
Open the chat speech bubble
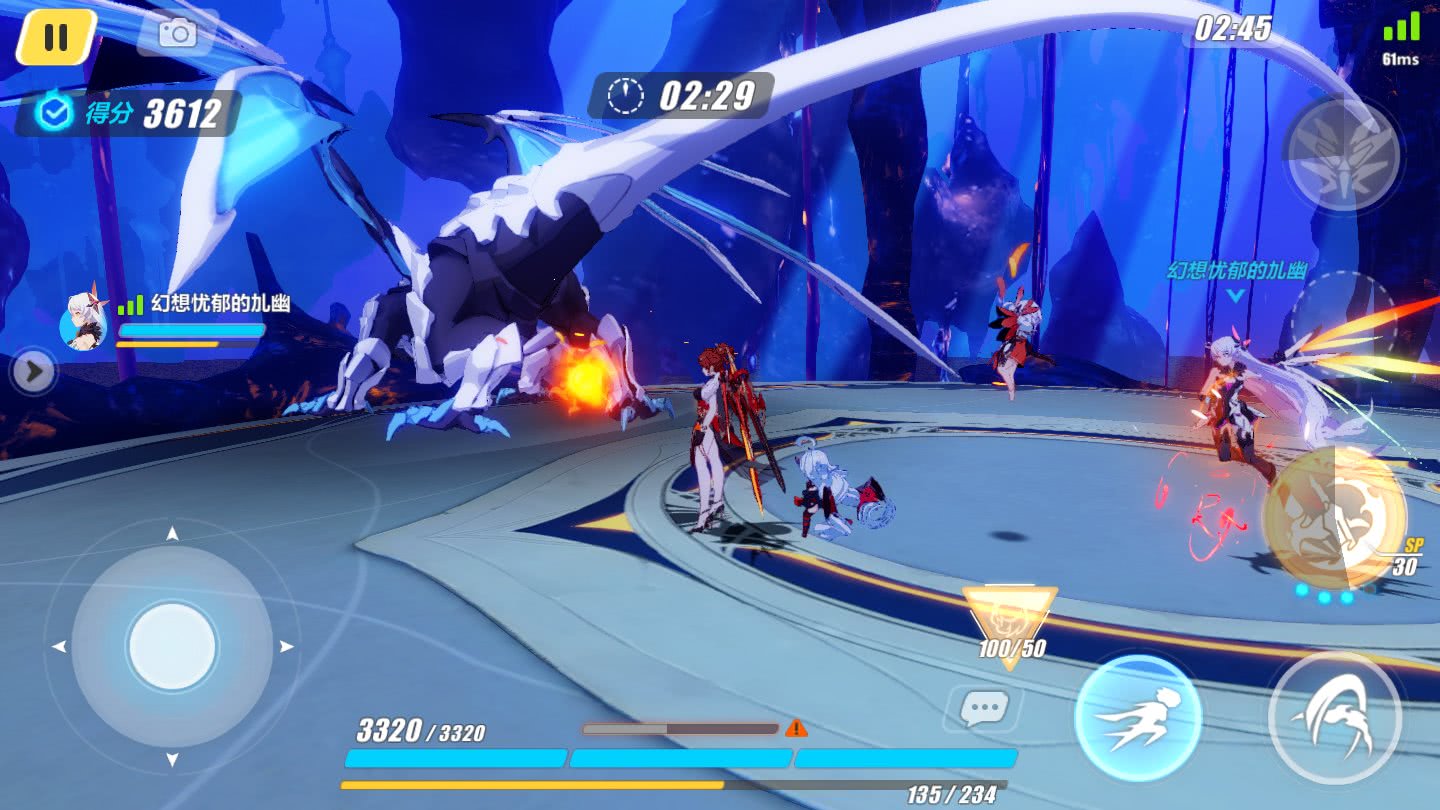983,708
